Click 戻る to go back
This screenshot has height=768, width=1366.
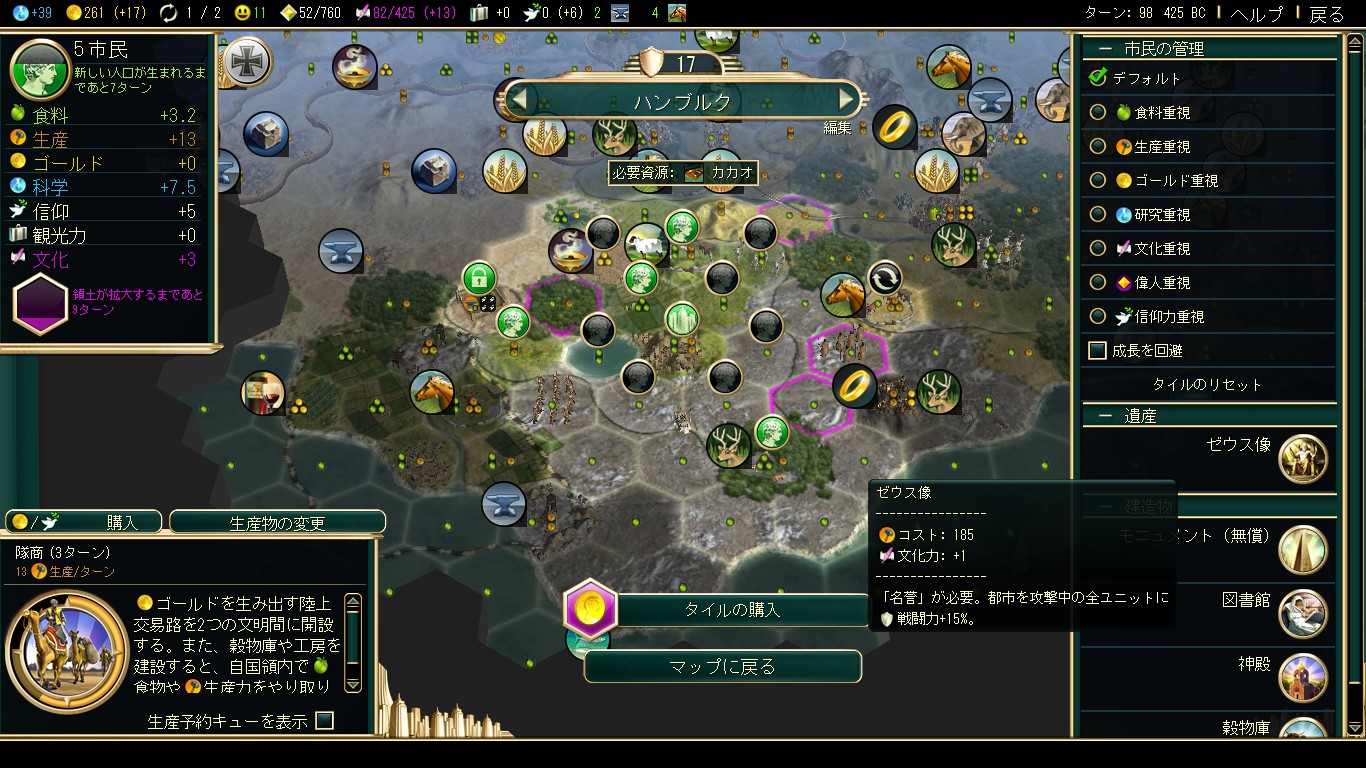pos(1327,14)
